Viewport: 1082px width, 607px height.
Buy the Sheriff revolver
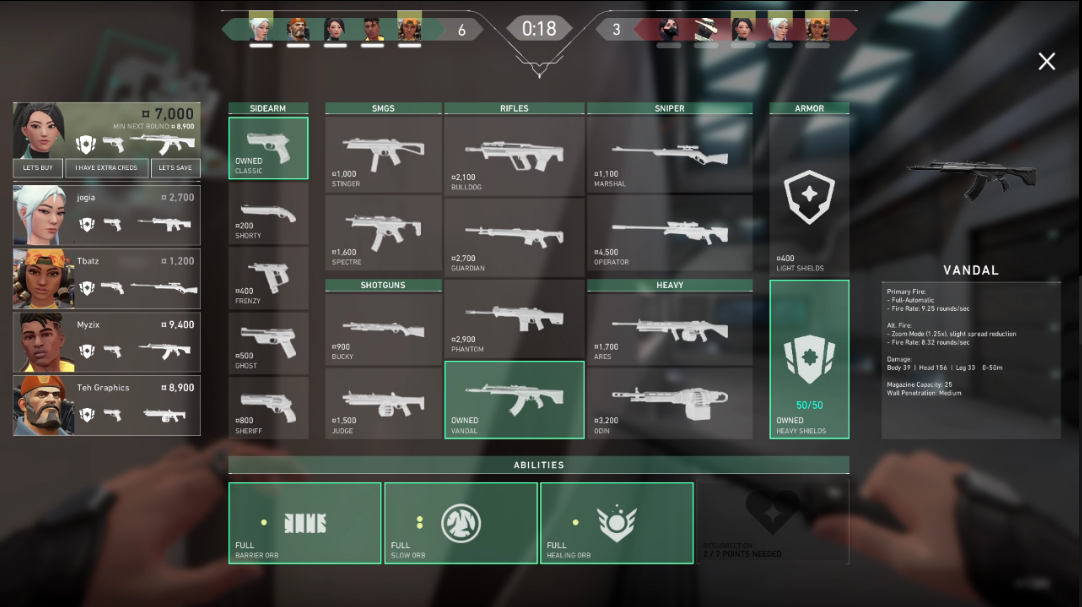(x=268, y=407)
